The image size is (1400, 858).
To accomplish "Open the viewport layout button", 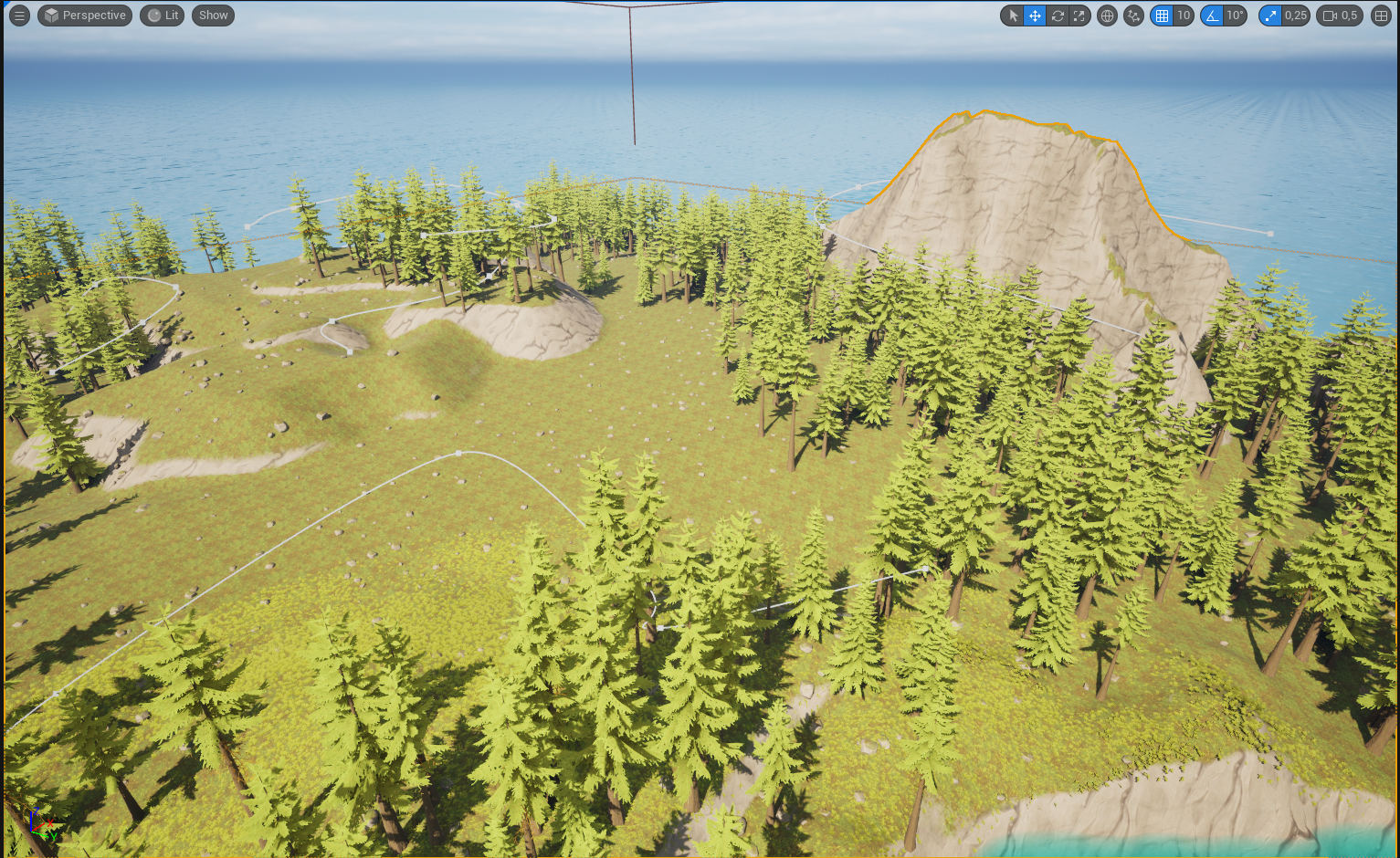I will tap(1381, 16).
